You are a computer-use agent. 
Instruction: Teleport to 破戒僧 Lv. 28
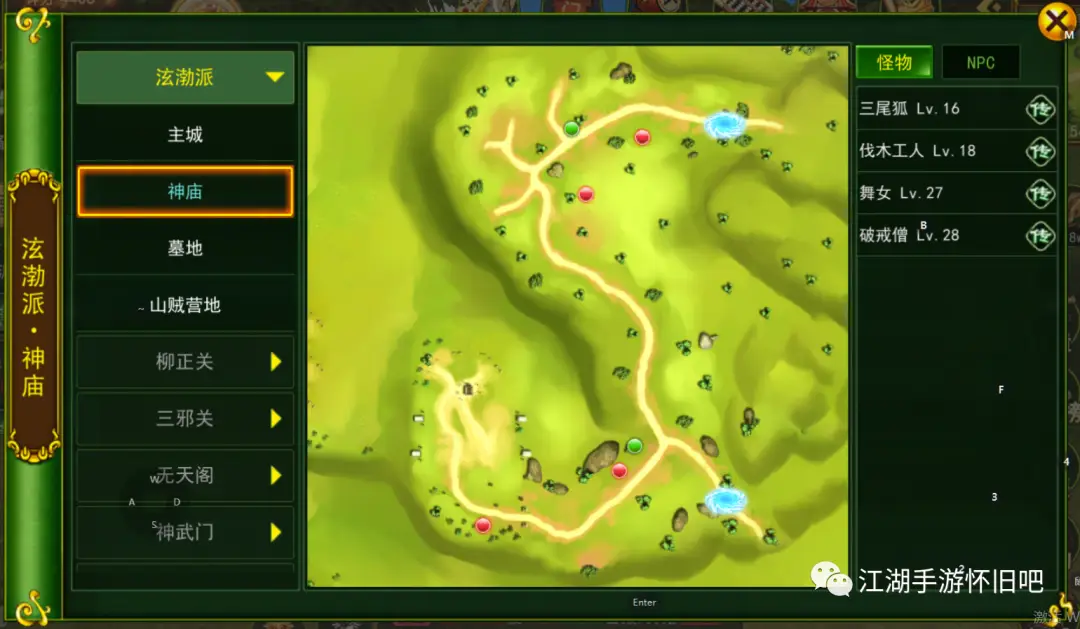coord(1040,235)
